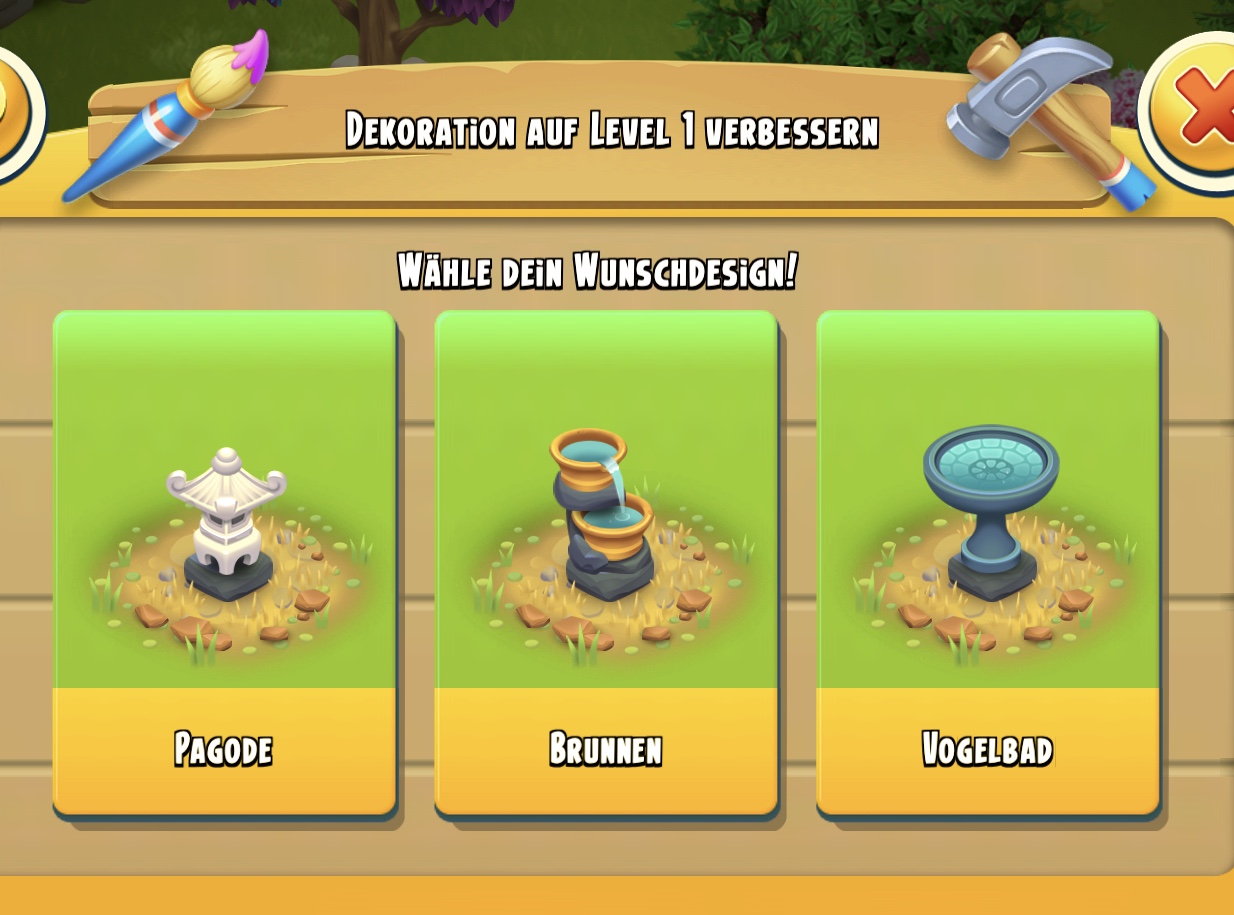Select the Brunnen fountain design card

[606, 560]
